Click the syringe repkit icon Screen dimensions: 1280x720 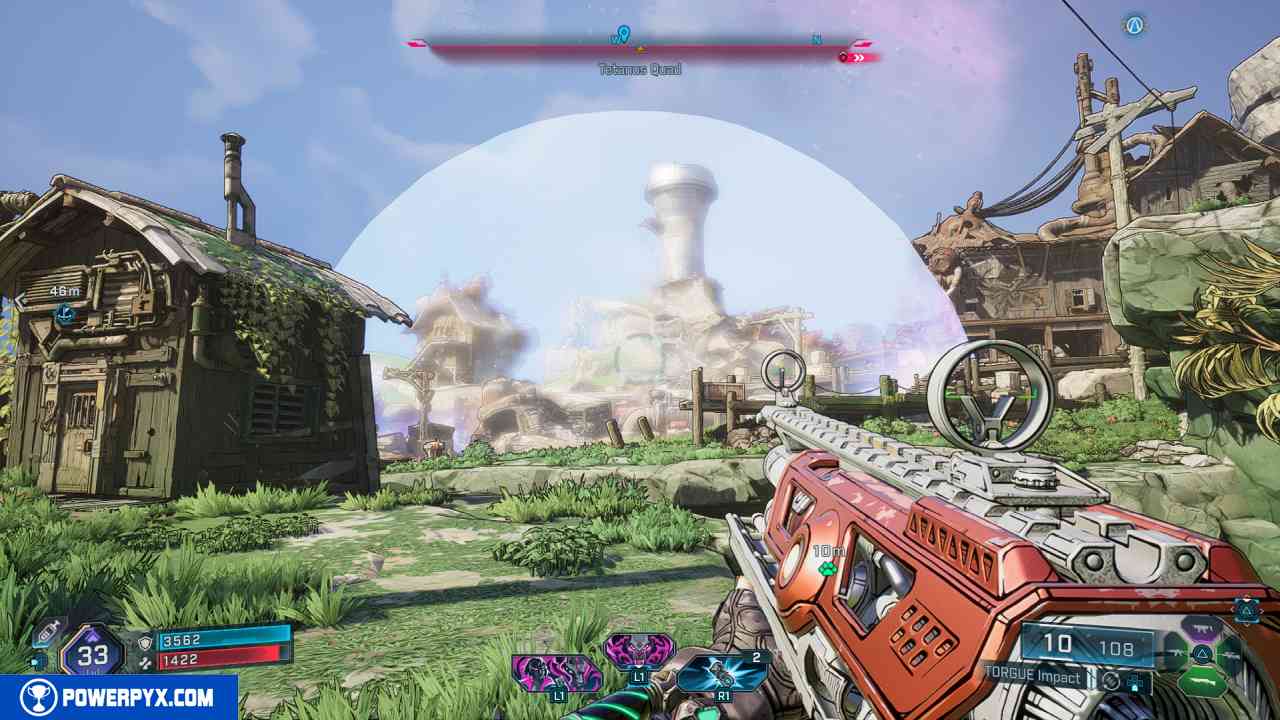click(47, 633)
